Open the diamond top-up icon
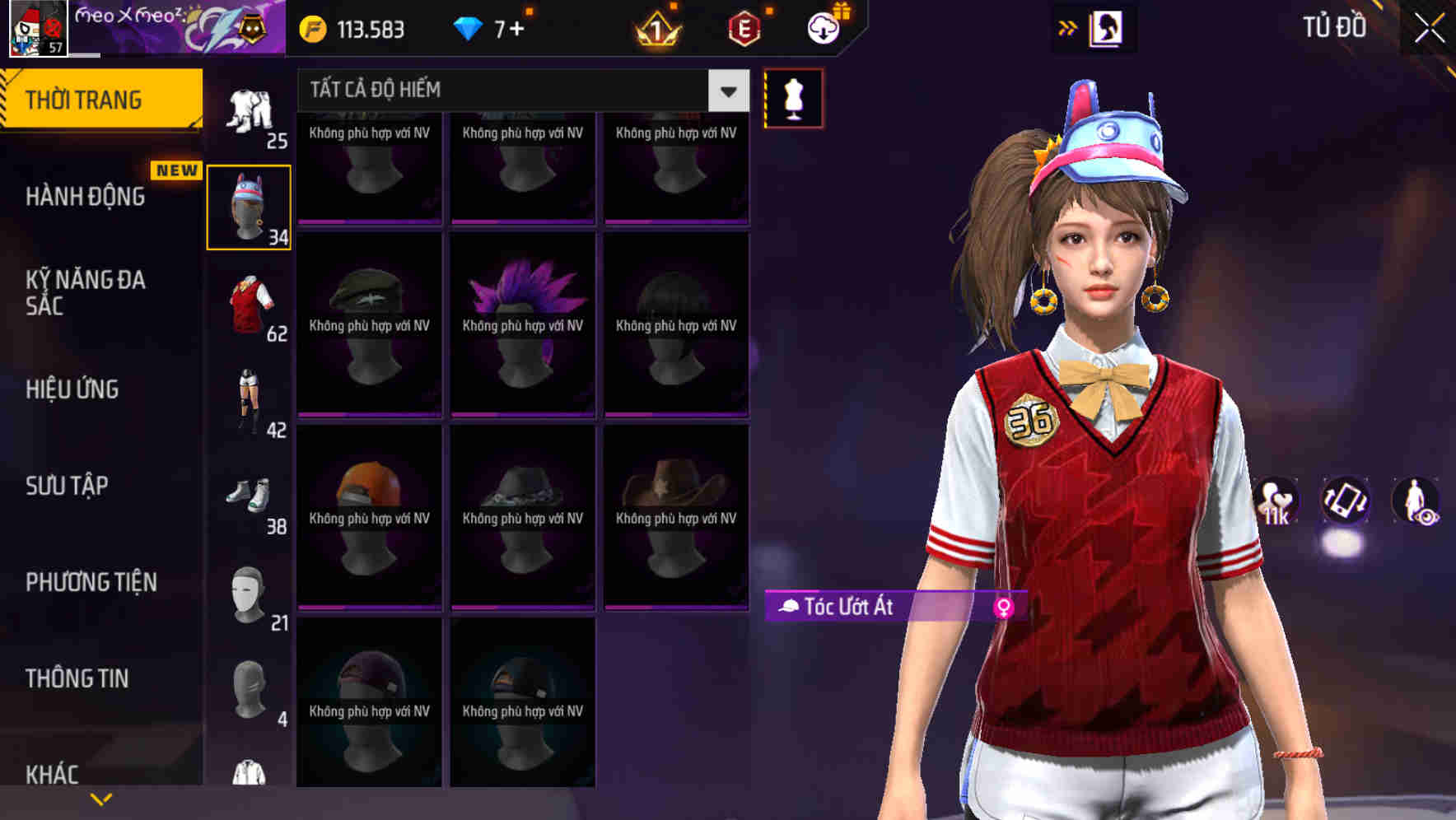 (x=469, y=29)
